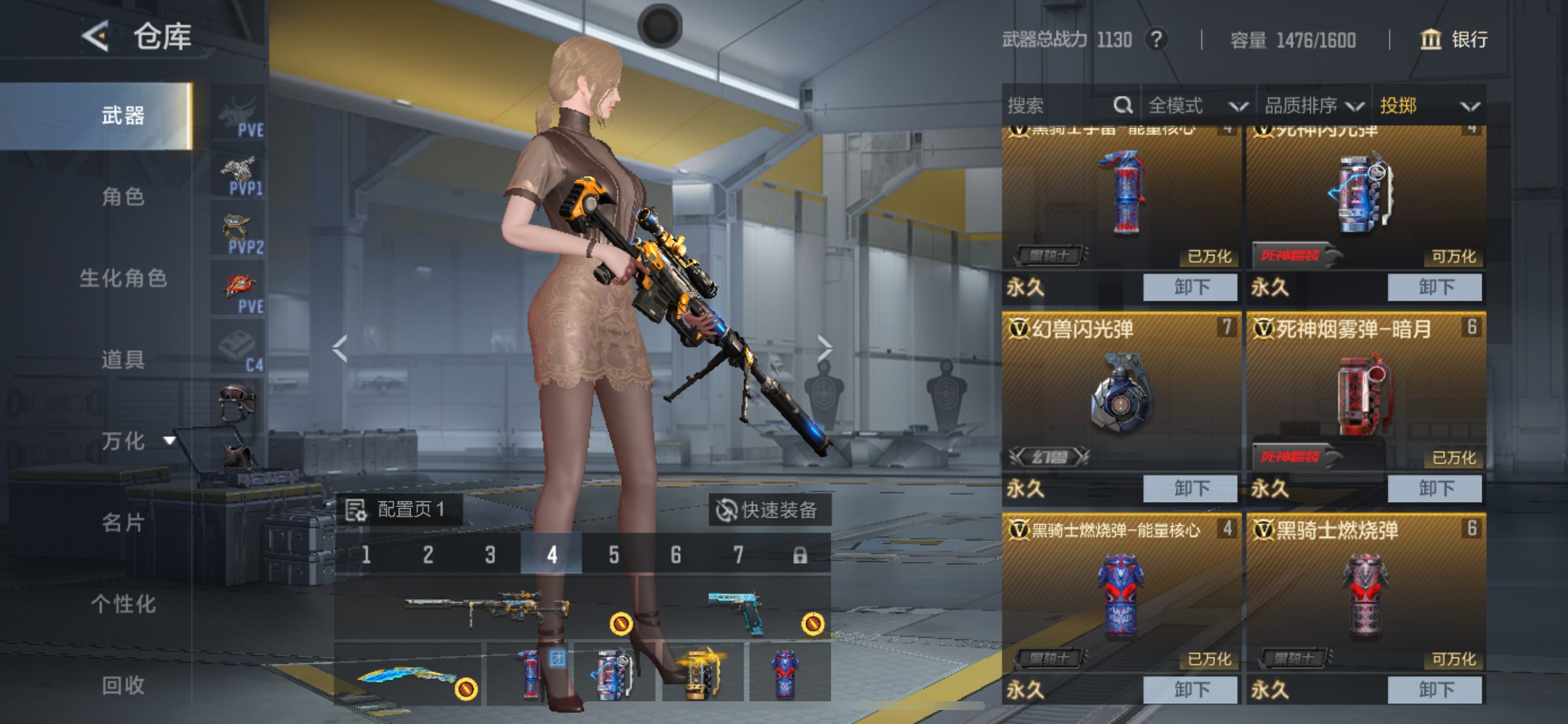
Task: Select the 道具 category
Action: point(123,359)
